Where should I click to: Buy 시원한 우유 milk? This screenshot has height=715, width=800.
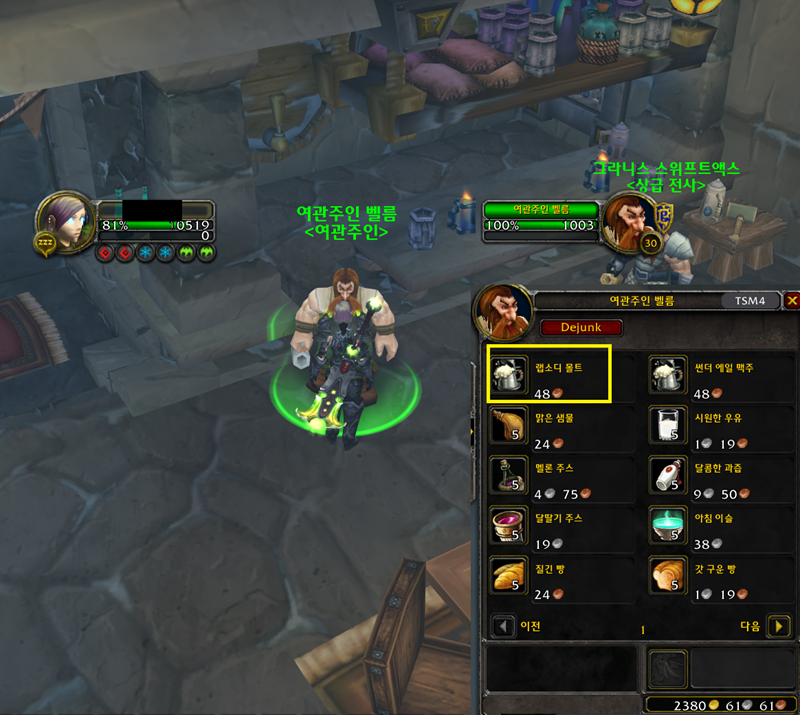click(x=667, y=425)
